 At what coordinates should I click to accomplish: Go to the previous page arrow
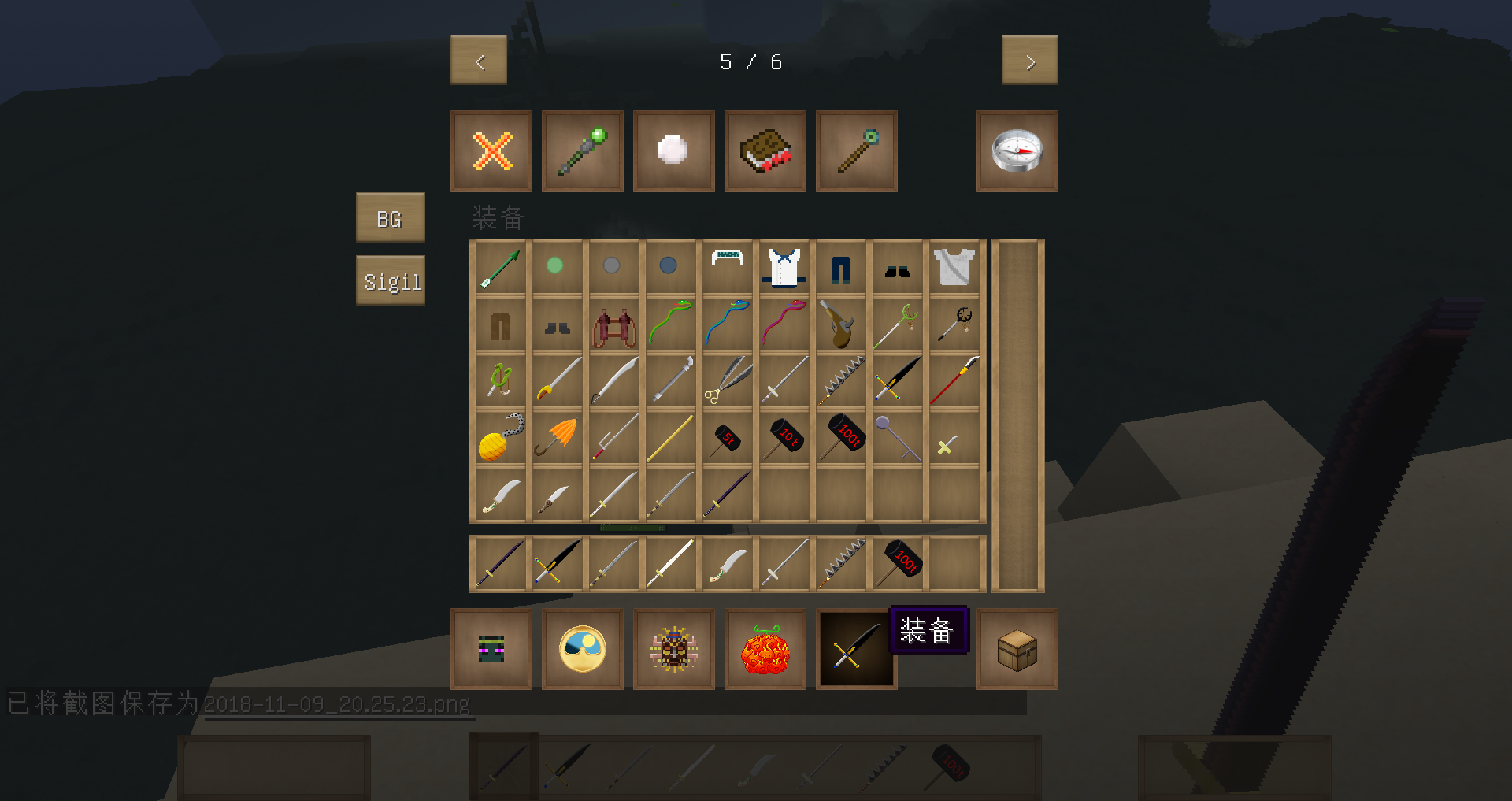479,61
